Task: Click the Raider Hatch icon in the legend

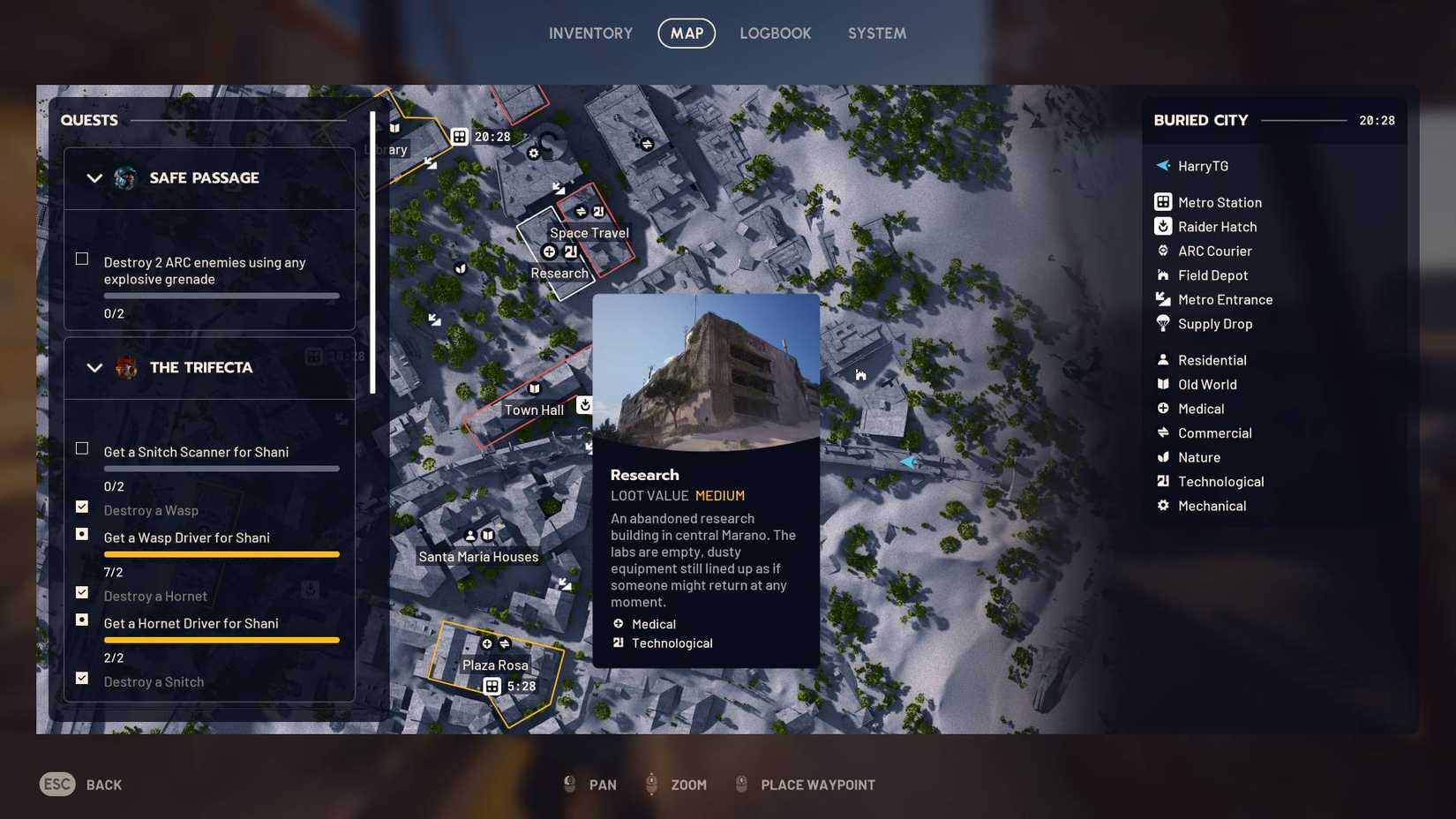Action: pos(1163,226)
